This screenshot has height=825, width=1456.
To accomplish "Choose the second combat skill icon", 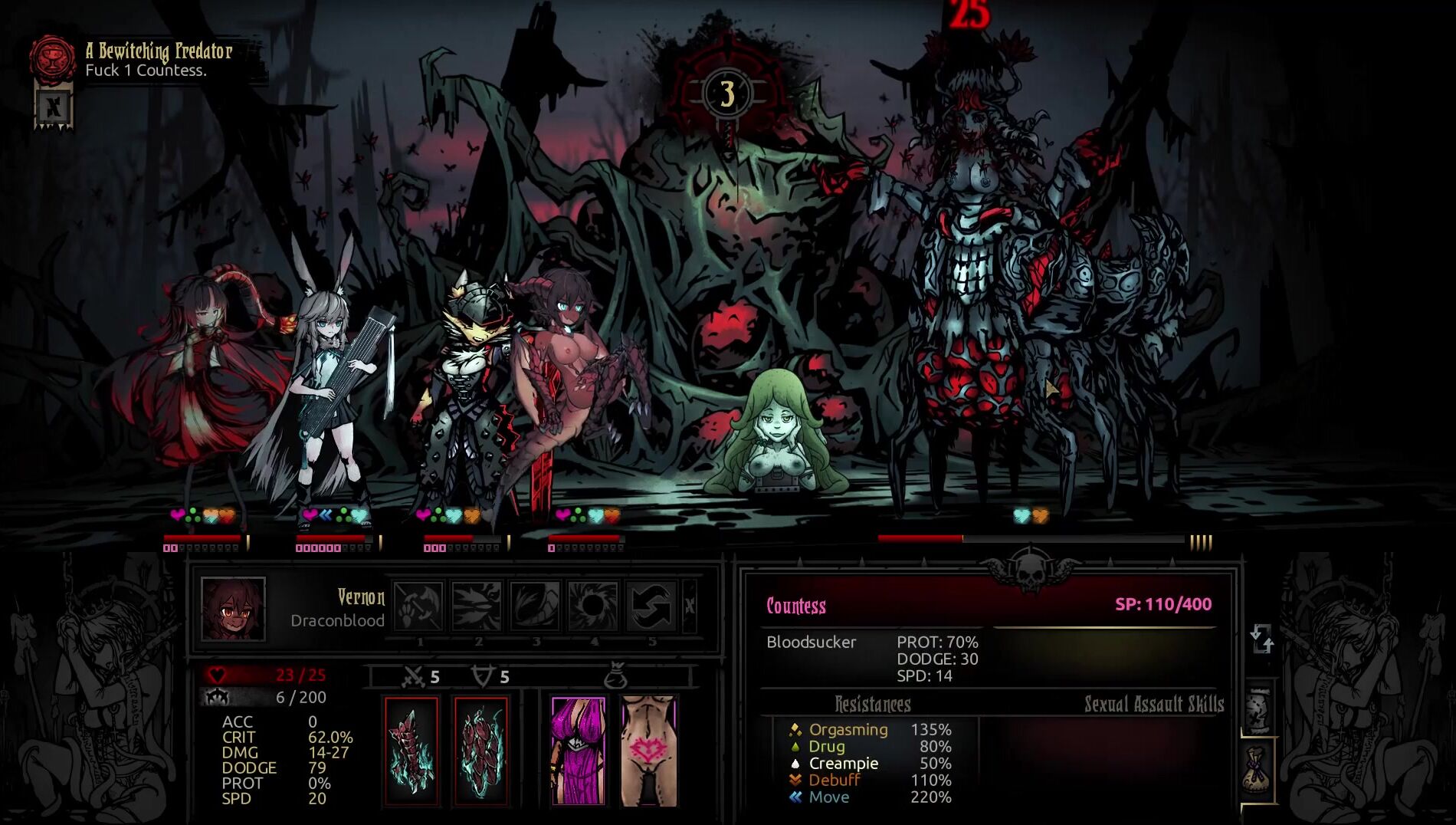I will [477, 606].
